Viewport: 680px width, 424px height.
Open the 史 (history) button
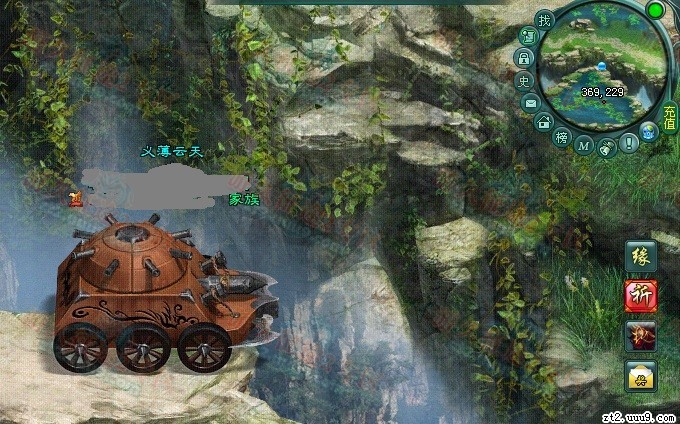pos(523,81)
